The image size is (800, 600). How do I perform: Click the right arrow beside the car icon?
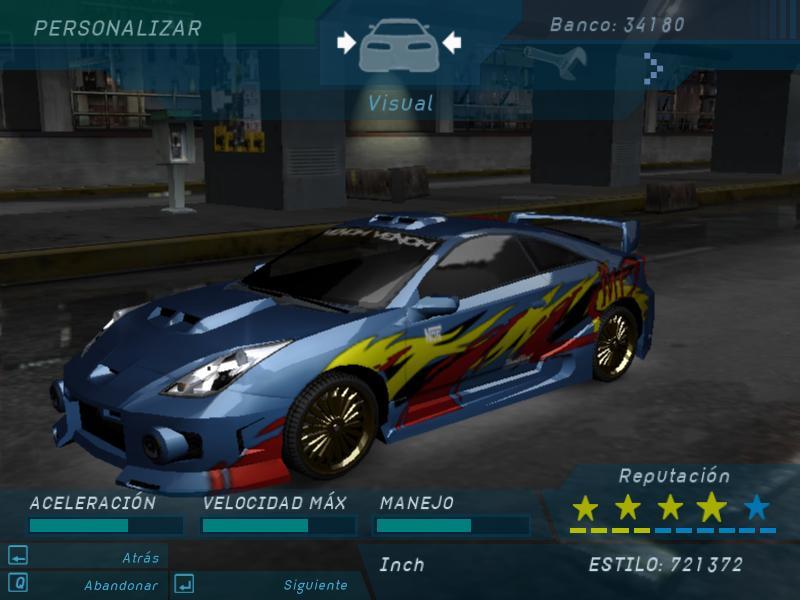point(451,42)
